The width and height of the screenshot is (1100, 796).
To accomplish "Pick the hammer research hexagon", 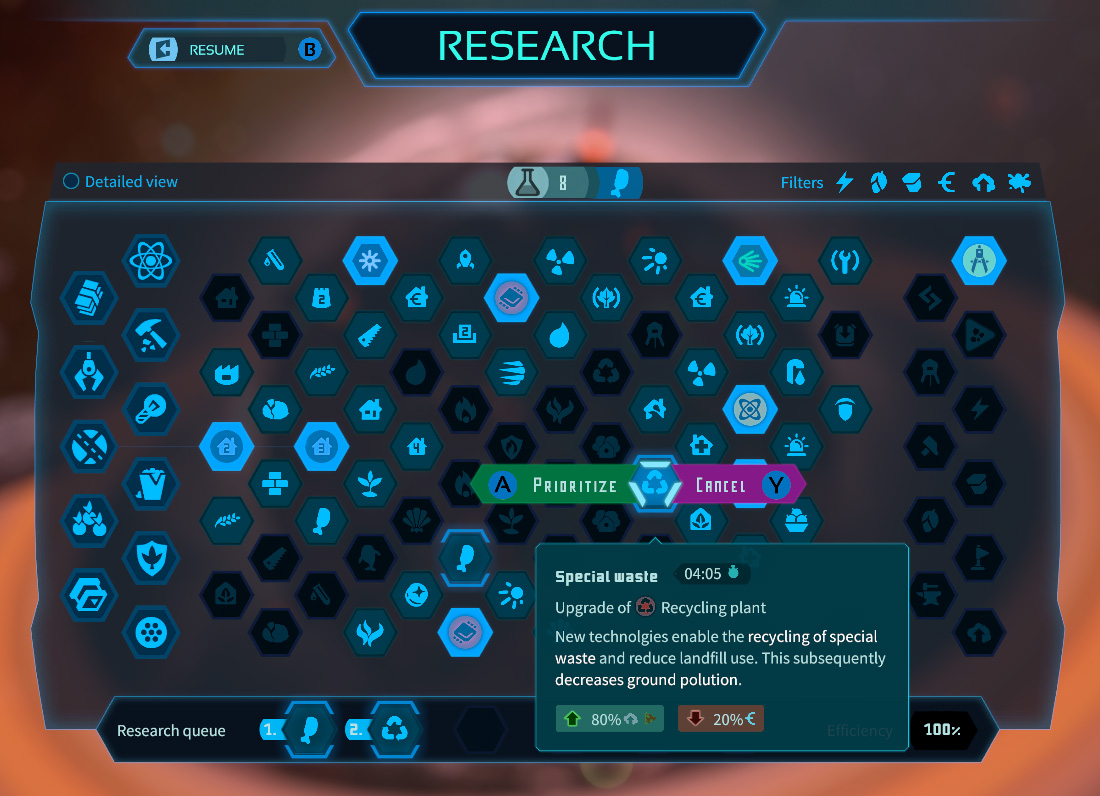I will click(x=150, y=335).
